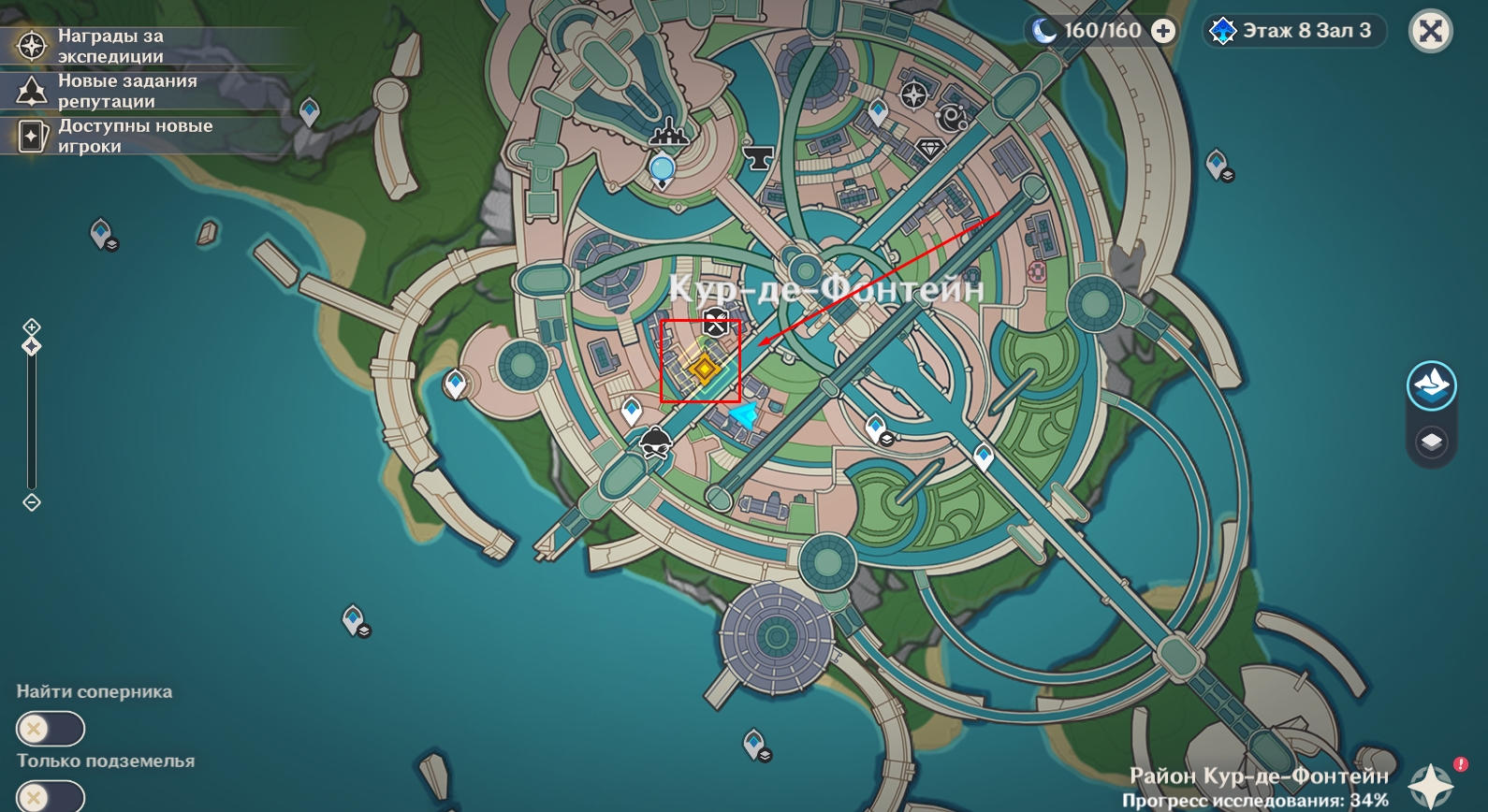Toggle the 'Найти соперника' switch
The image size is (1488, 812).
(x=51, y=728)
